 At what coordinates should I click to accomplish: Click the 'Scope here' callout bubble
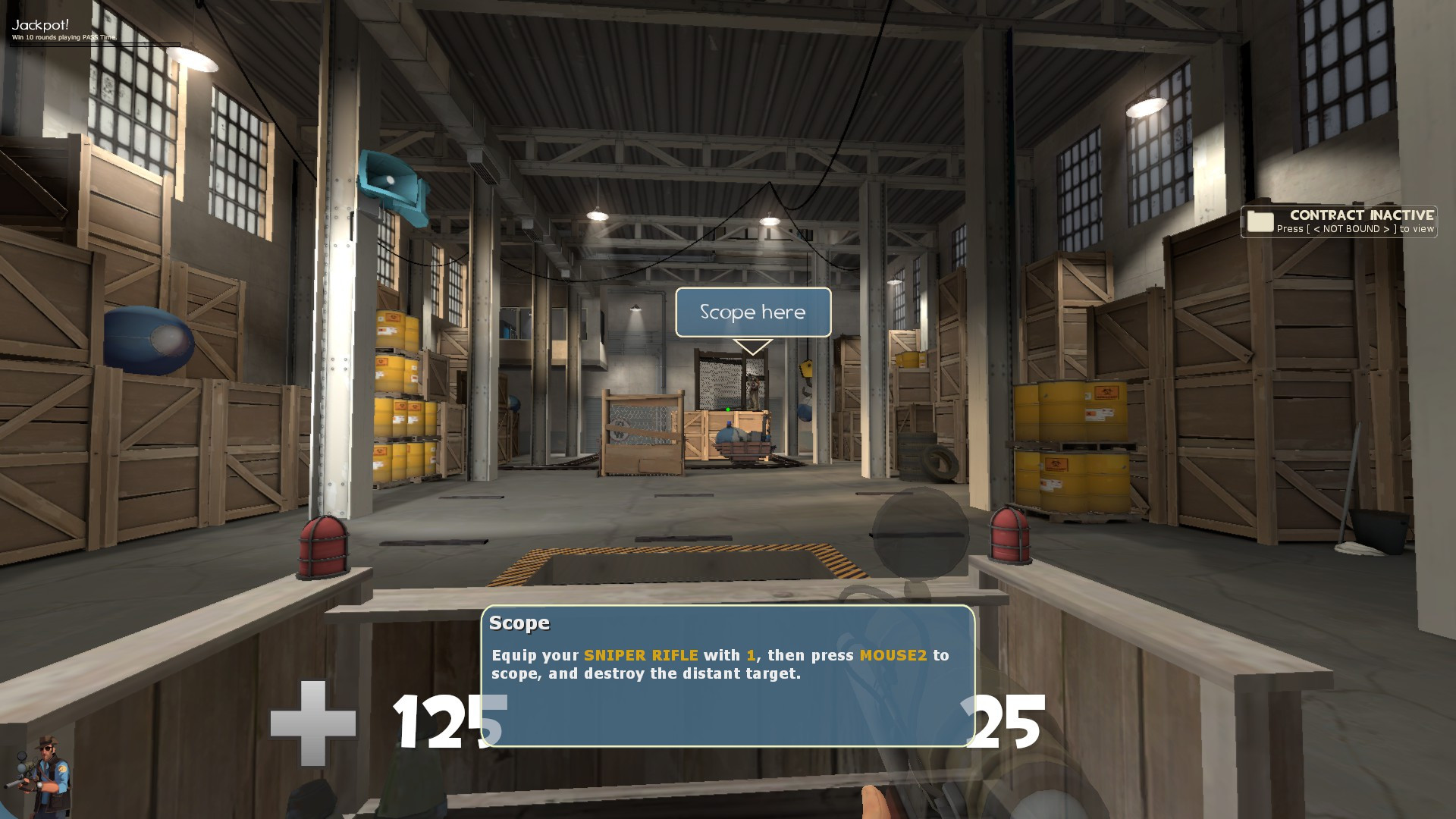click(x=752, y=312)
